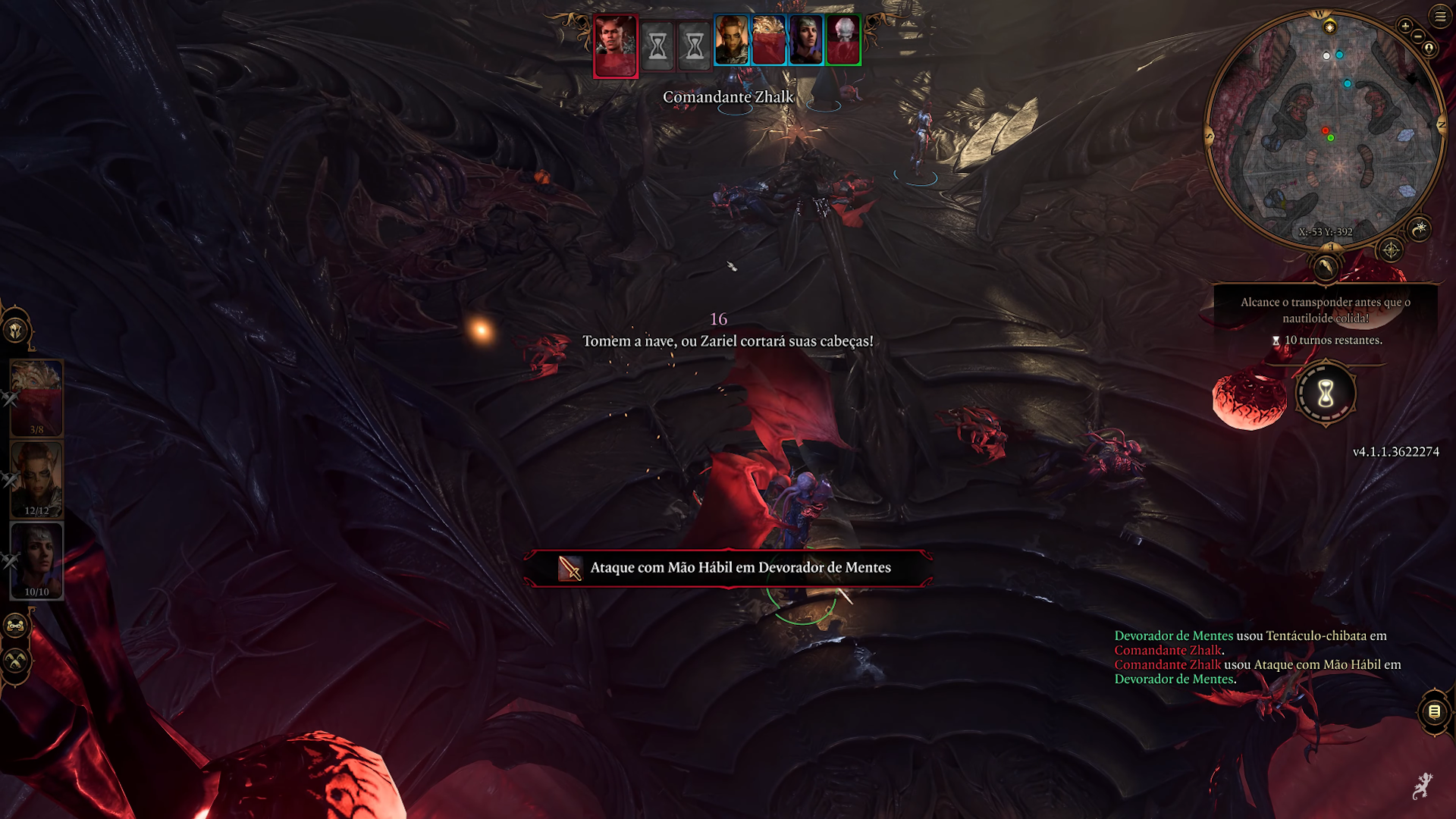1456x819 pixels.
Task: Open the helmet icon character panel
Action: pos(16,331)
